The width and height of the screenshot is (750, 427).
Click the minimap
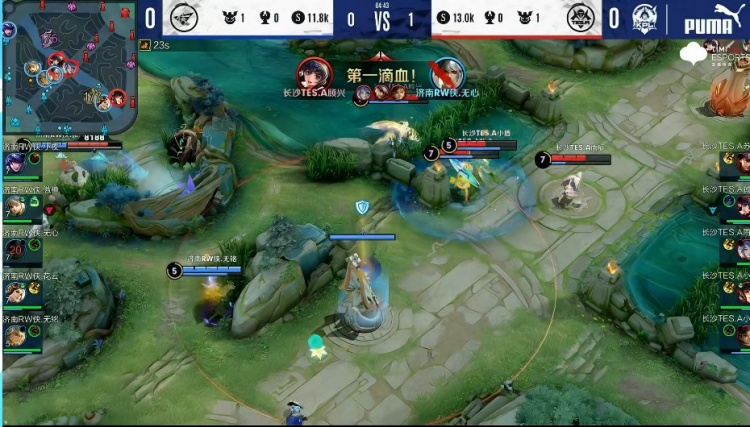coord(68,68)
